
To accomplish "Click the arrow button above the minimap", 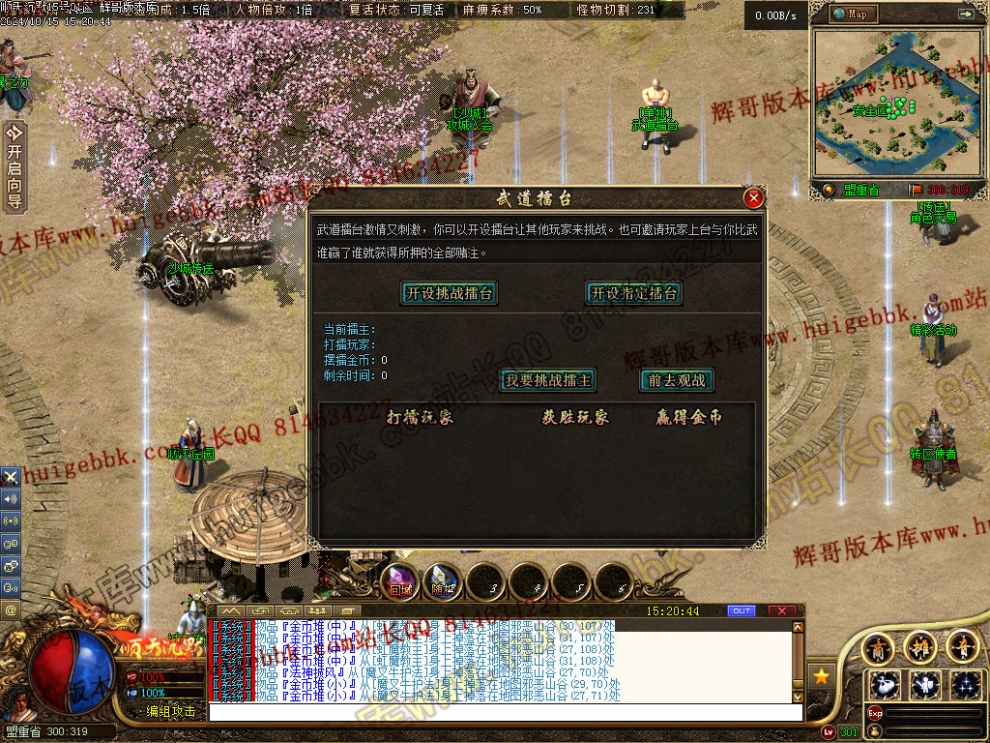I will [964, 14].
